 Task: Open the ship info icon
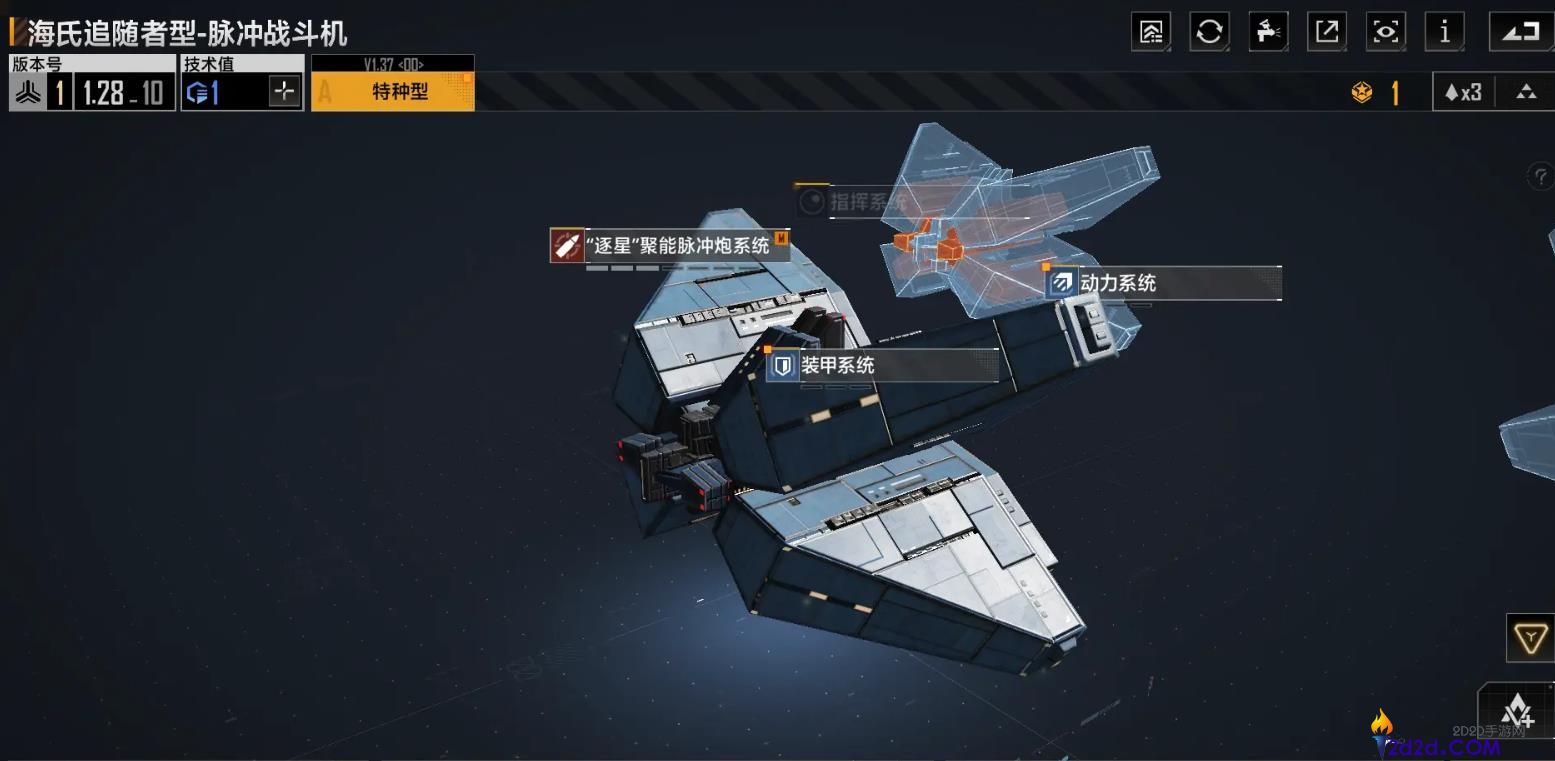click(1444, 31)
